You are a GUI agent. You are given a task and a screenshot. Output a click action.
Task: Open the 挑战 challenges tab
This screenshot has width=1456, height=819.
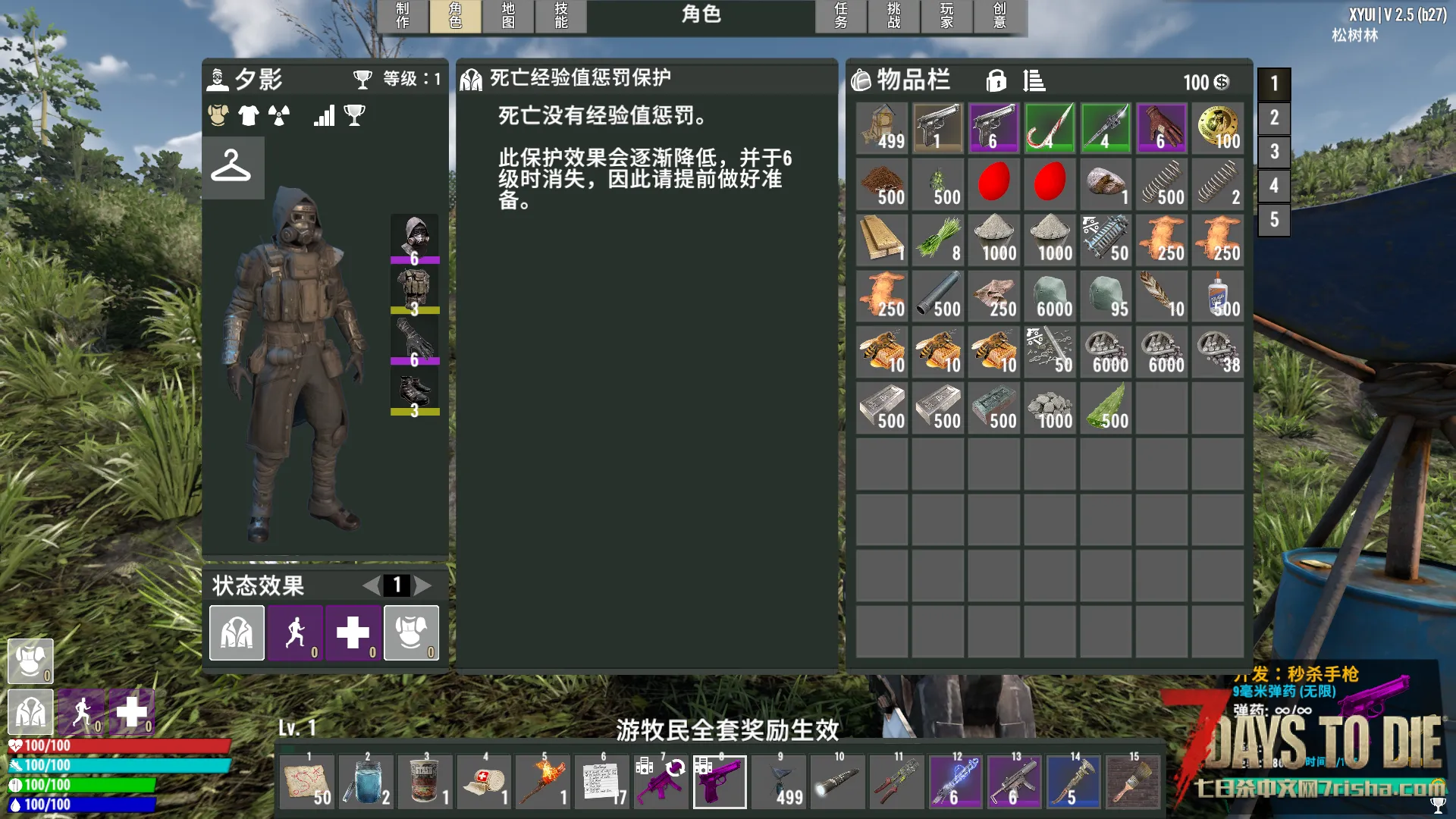coord(894,16)
